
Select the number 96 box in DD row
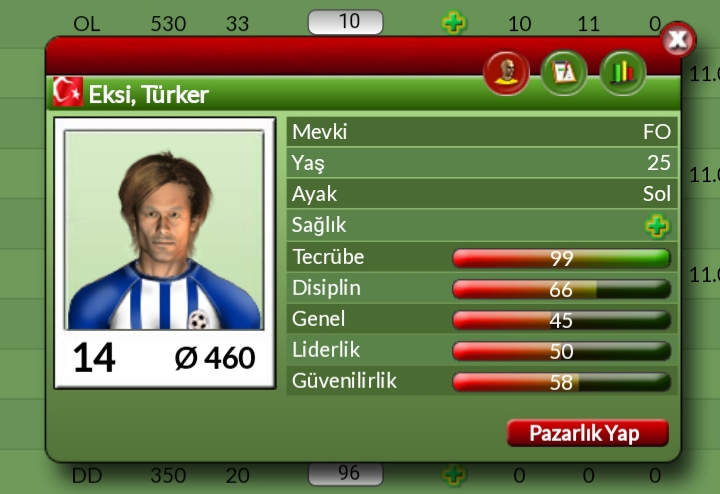pos(345,474)
